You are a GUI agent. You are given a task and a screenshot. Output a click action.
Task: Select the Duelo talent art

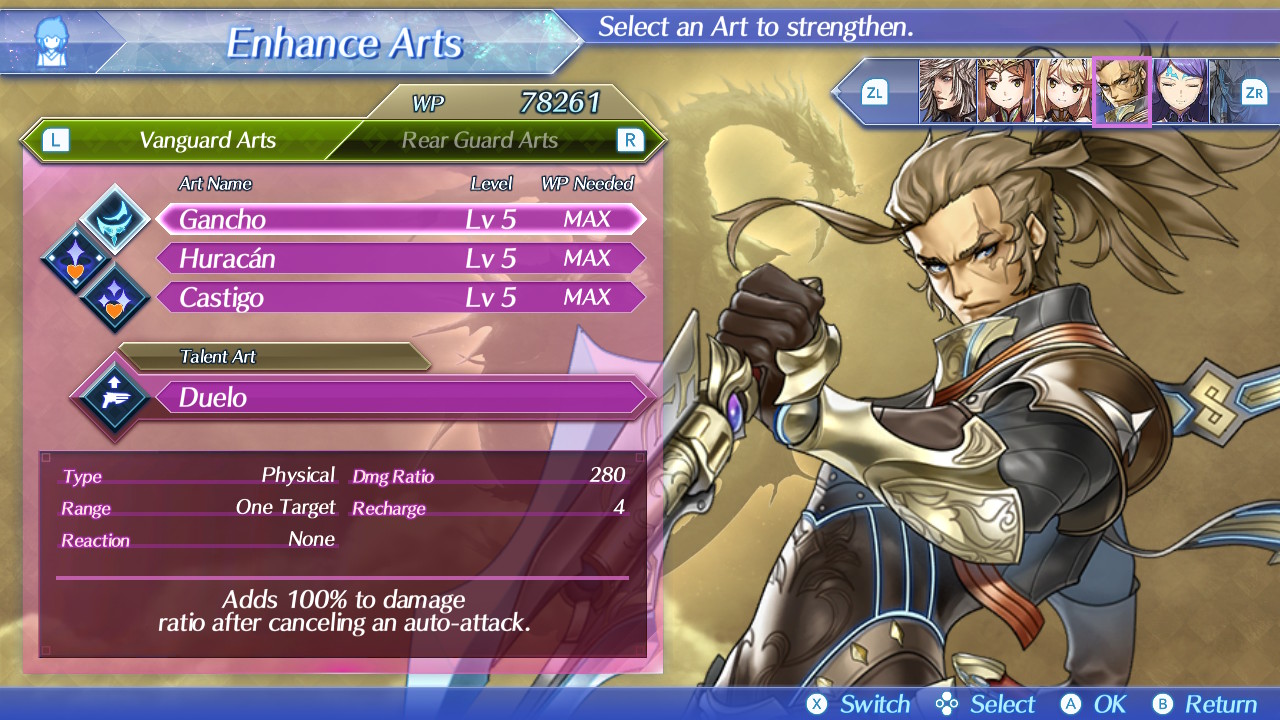pos(400,398)
